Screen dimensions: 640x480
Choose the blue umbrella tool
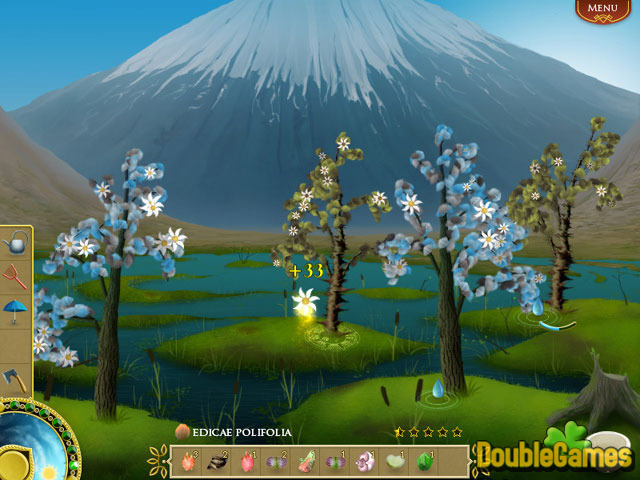pos(15,309)
